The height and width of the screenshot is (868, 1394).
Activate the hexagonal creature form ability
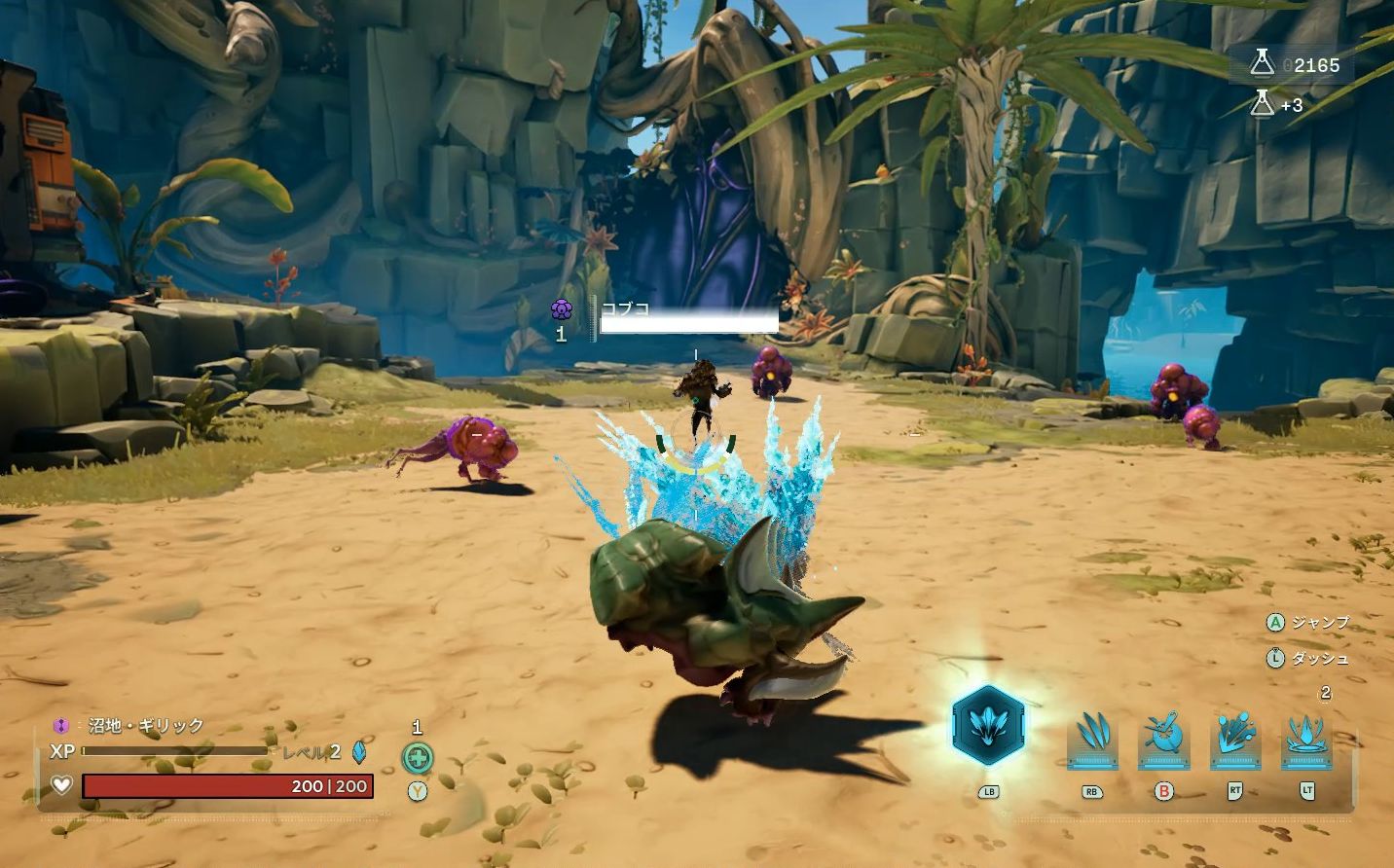(x=988, y=727)
